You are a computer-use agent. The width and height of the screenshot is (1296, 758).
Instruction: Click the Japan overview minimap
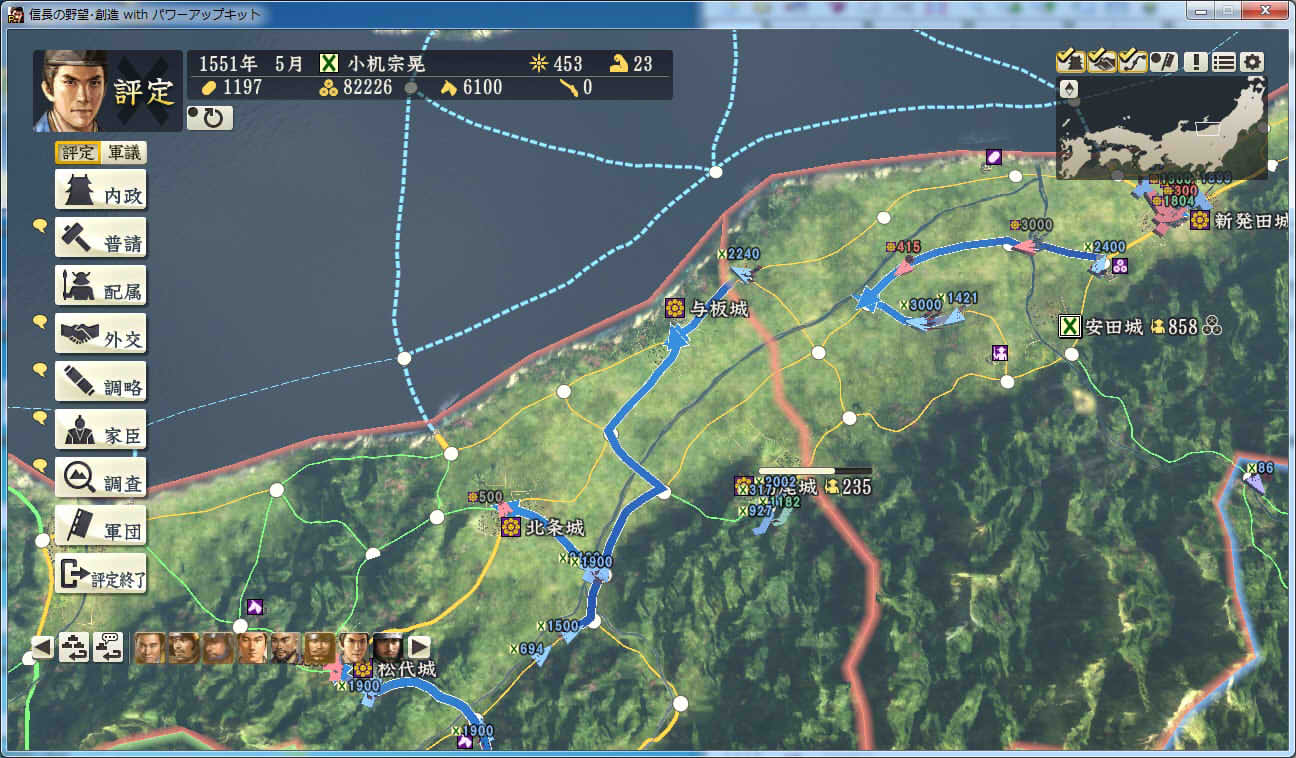(x=1162, y=129)
